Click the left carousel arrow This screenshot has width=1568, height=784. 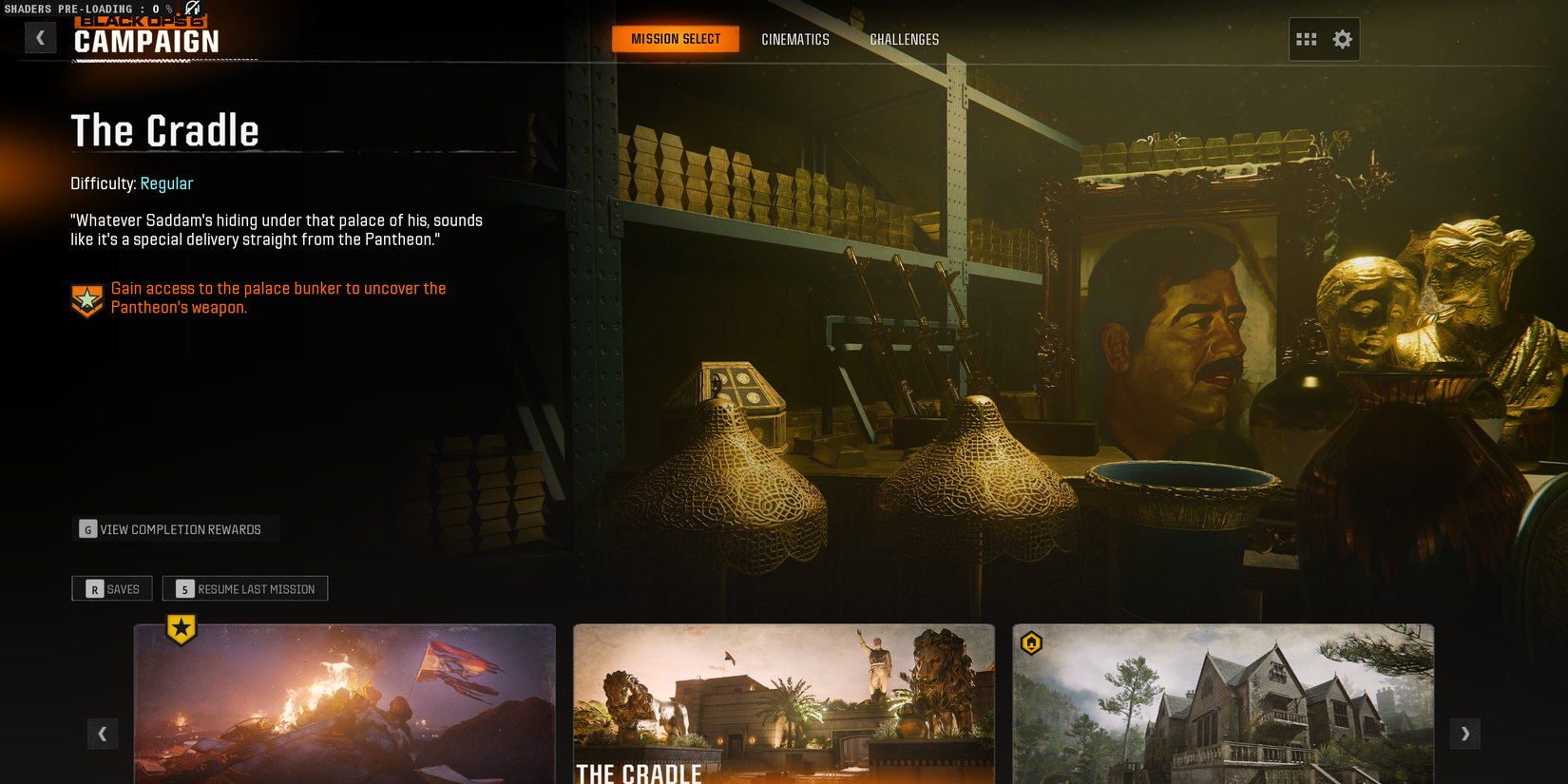(x=103, y=734)
